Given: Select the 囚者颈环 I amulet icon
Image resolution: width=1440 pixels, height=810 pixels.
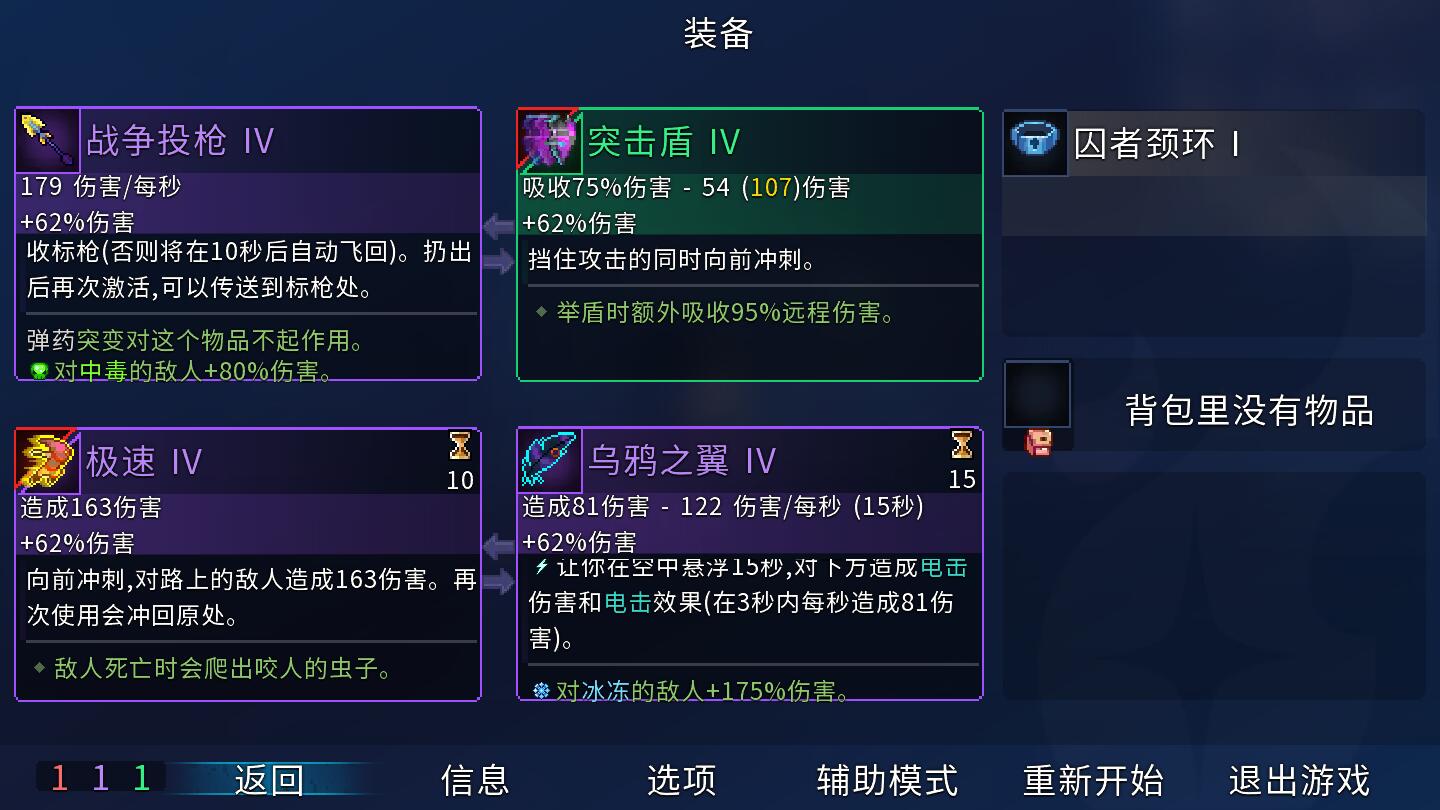Looking at the screenshot, I should [x=1035, y=144].
